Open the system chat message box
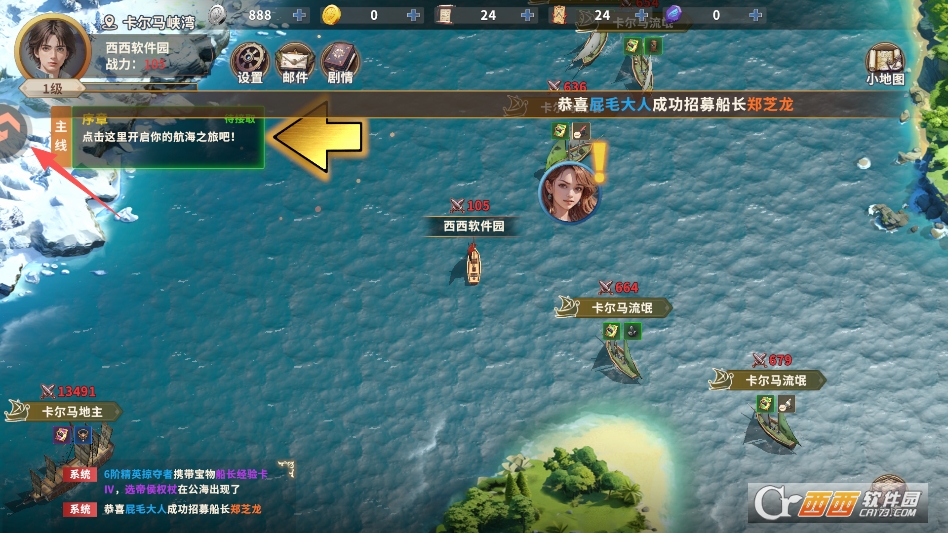The width and height of the screenshot is (948, 533). [x=165, y=492]
